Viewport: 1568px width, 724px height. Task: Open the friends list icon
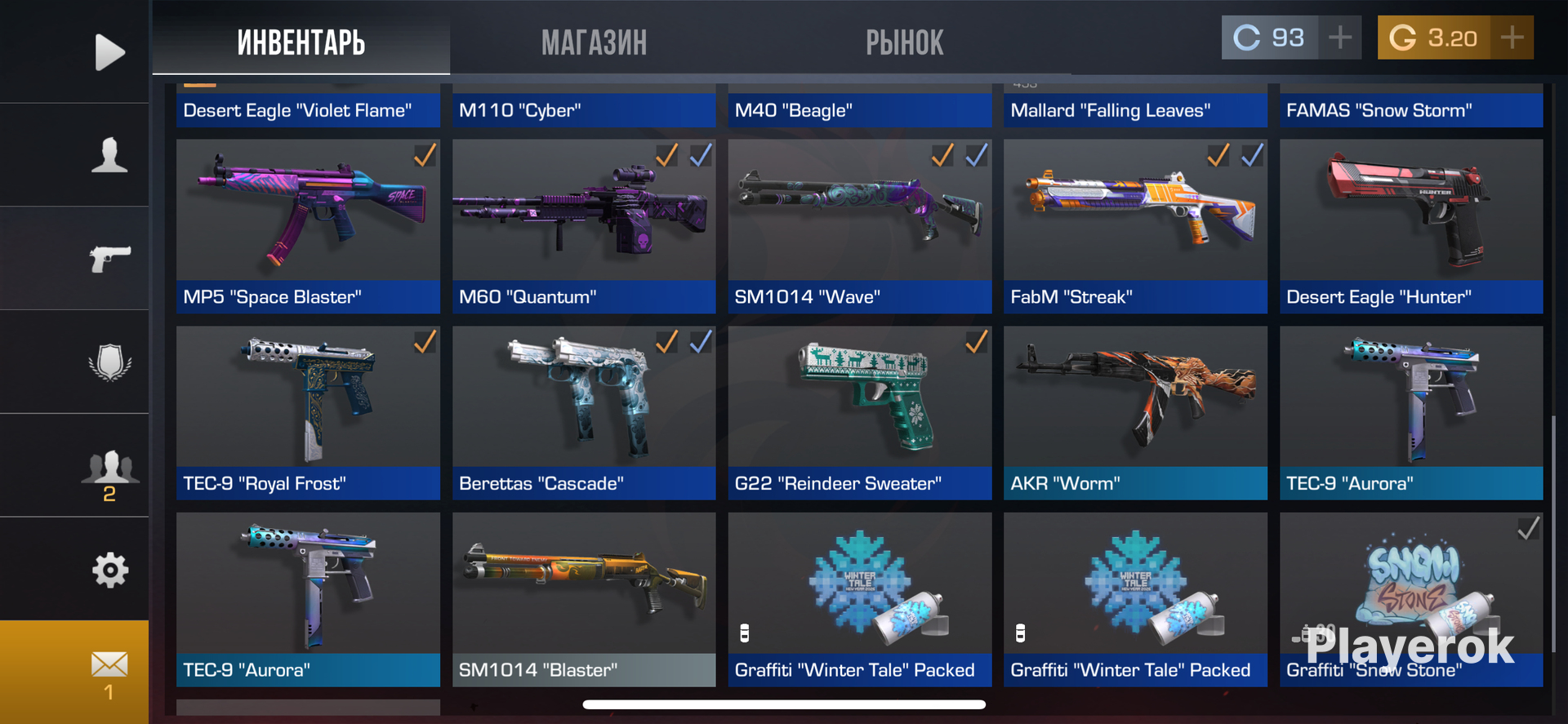(109, 469)
